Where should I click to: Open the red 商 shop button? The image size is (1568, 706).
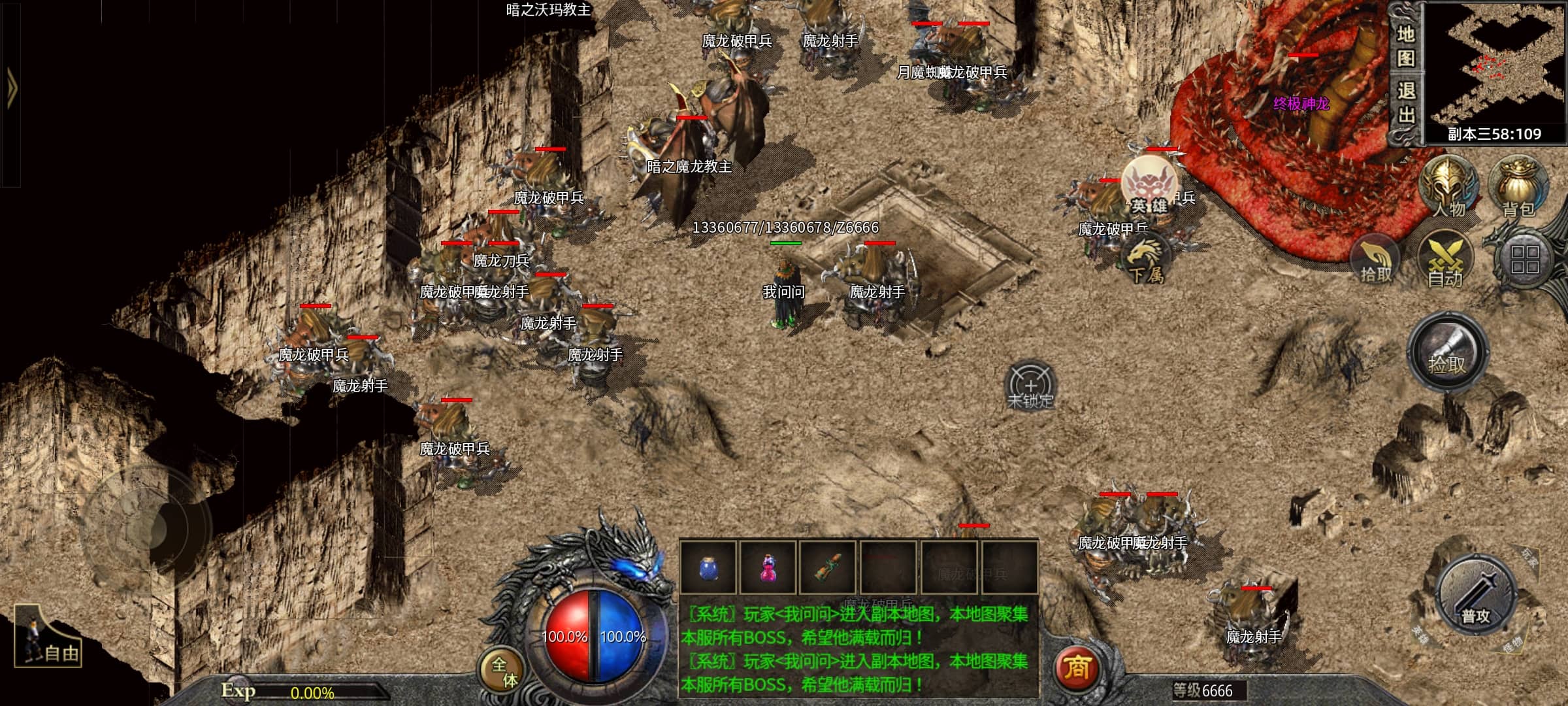coord(1077,667)
